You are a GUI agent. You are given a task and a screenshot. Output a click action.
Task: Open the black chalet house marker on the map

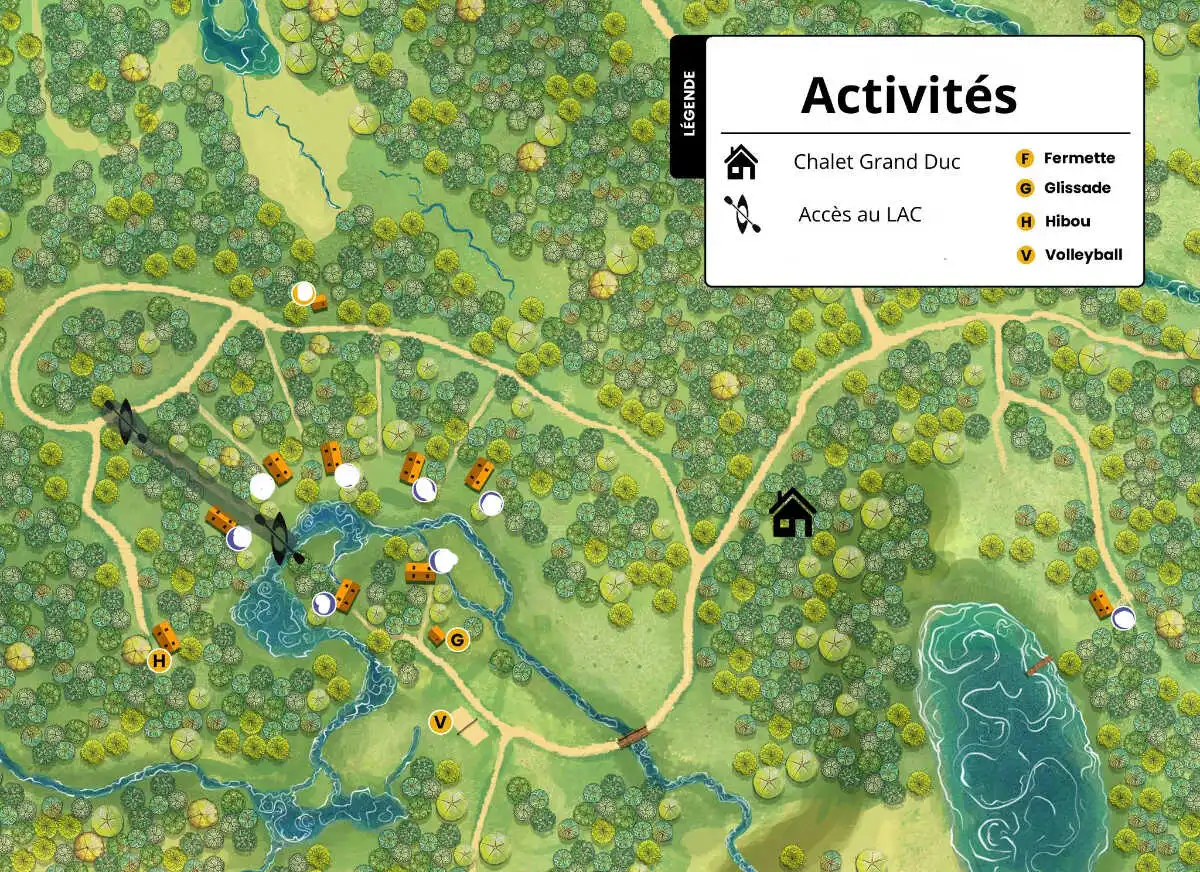point(792,513)
